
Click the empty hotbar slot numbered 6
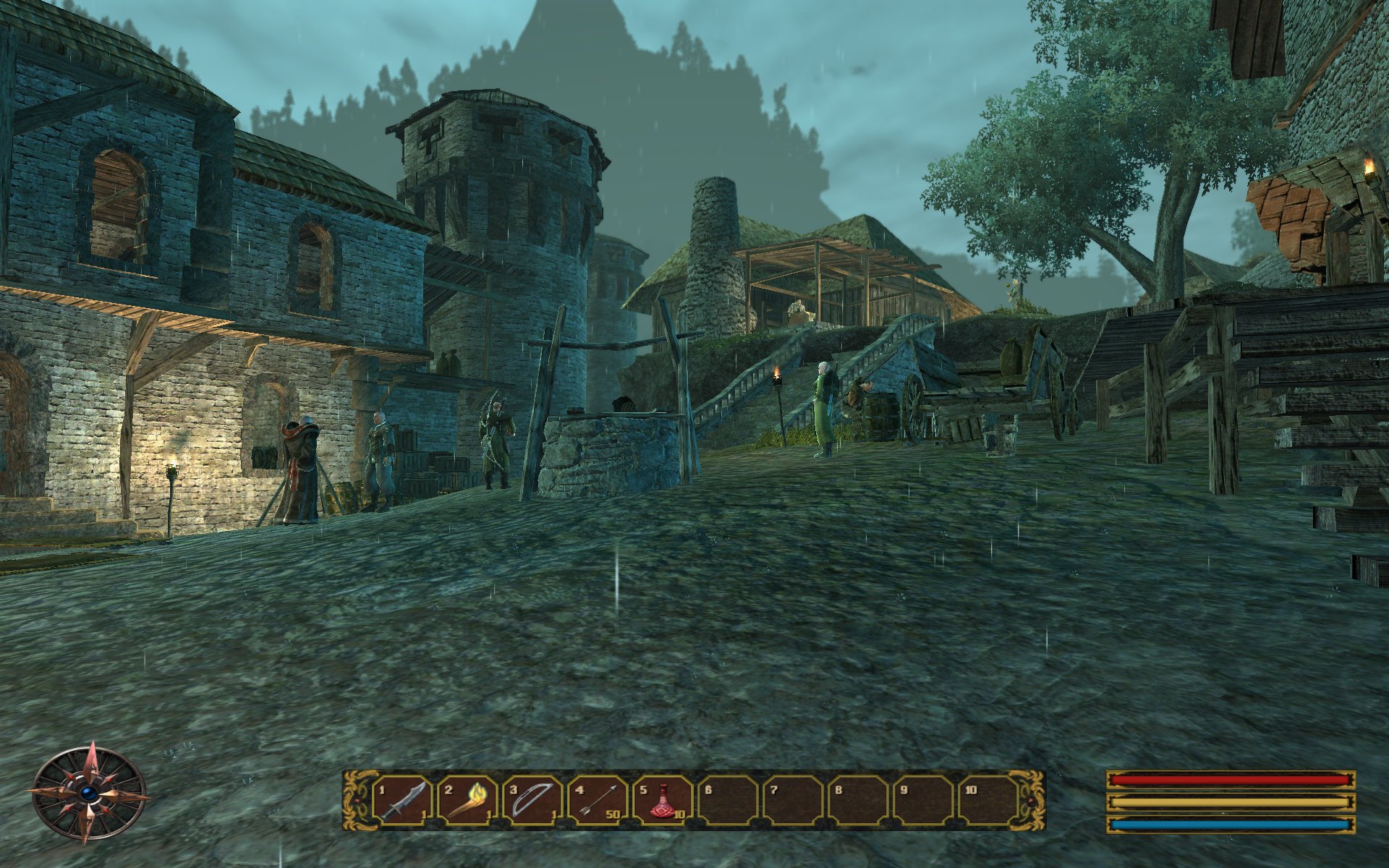(x=728, y=801)
